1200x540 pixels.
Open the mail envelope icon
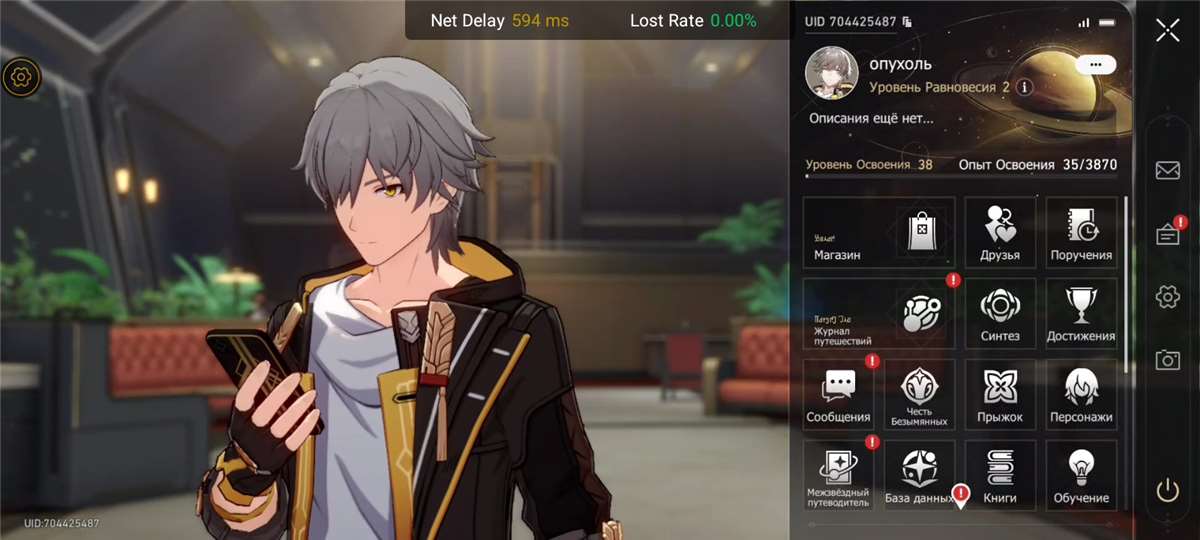coord(1167,171)
